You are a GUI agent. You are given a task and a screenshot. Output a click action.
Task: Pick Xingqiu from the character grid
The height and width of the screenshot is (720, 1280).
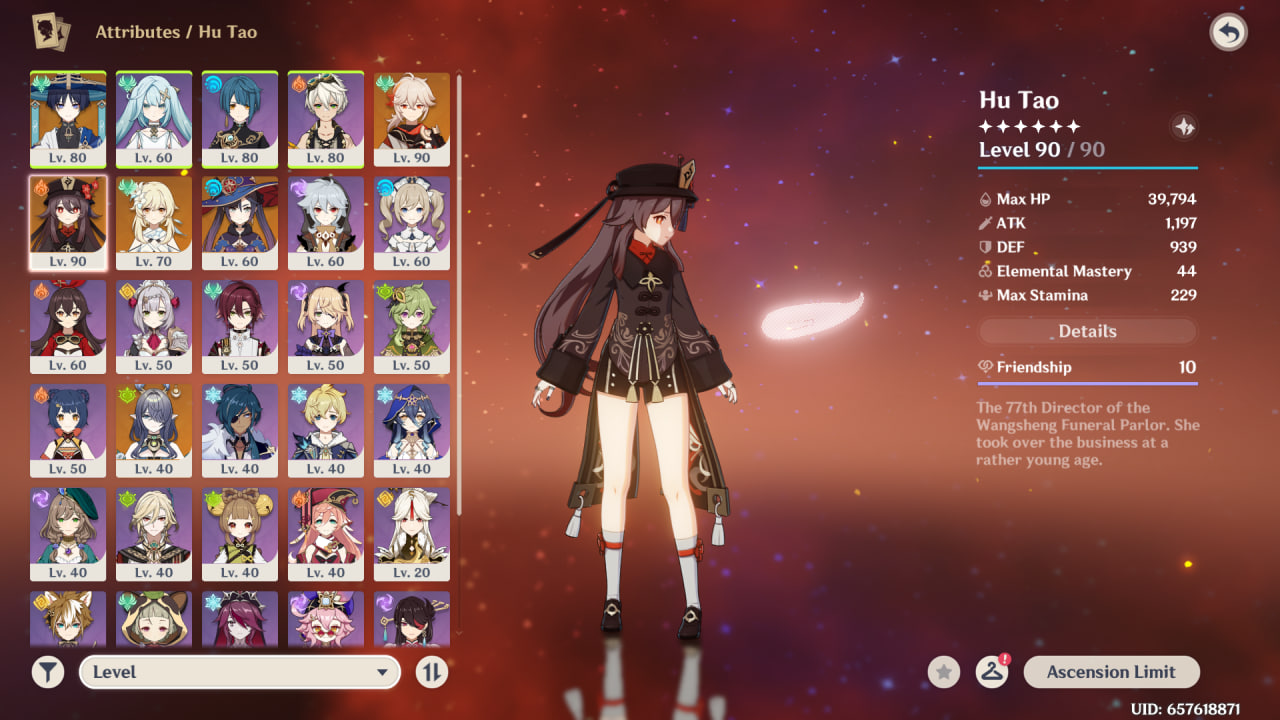point(240,119)
